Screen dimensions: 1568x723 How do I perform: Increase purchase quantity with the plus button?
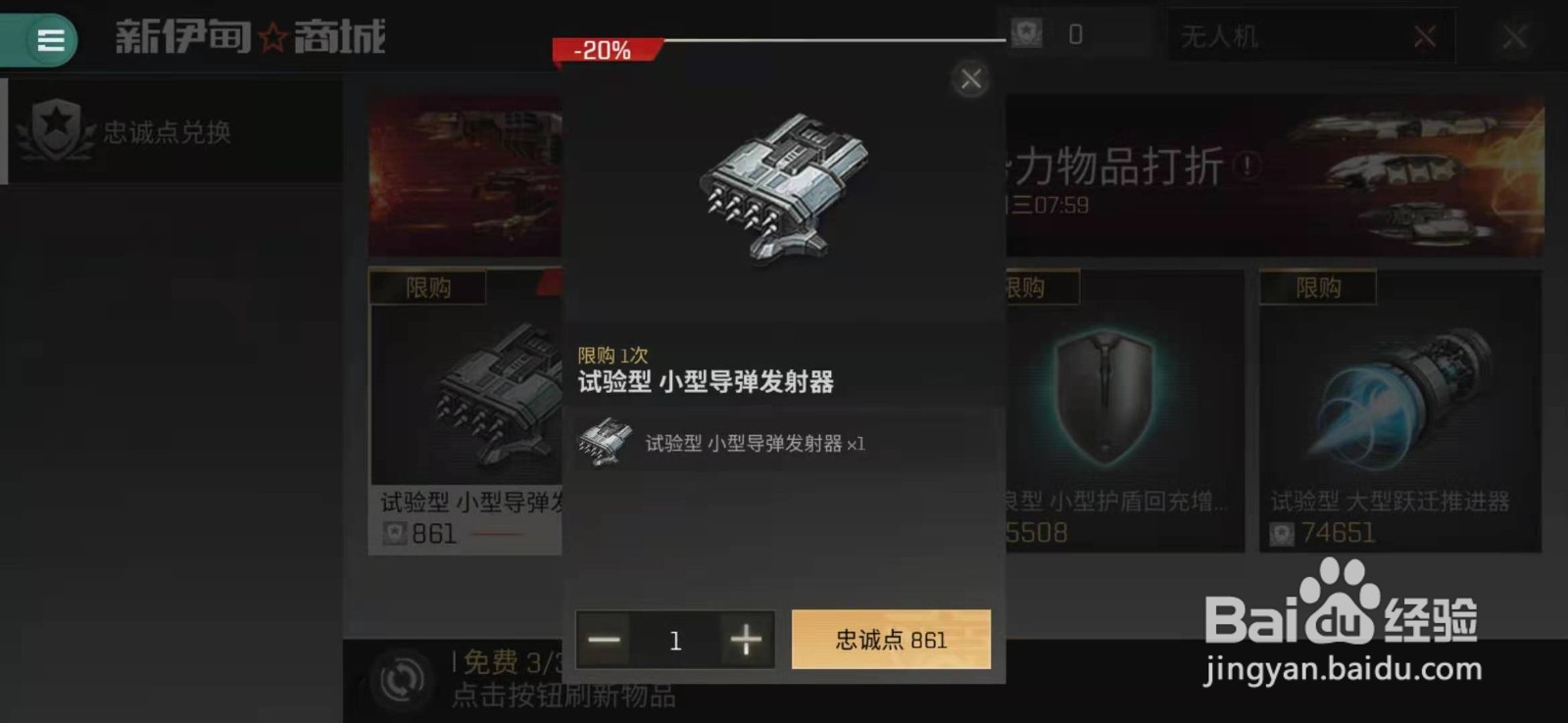(746, 640)
